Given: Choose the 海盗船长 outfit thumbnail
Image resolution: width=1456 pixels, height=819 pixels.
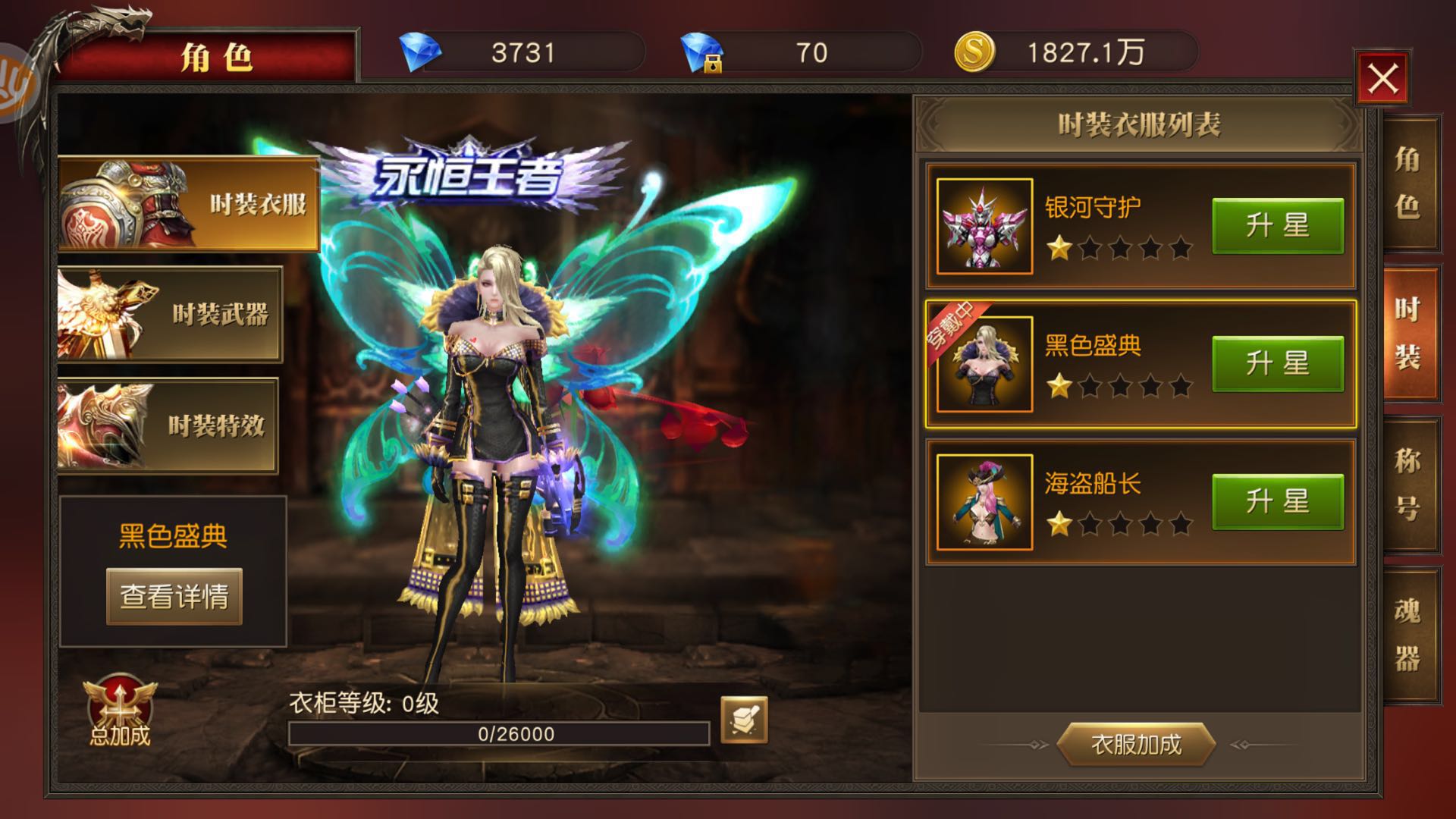Looking at the screenshot, I should (984, 502).
